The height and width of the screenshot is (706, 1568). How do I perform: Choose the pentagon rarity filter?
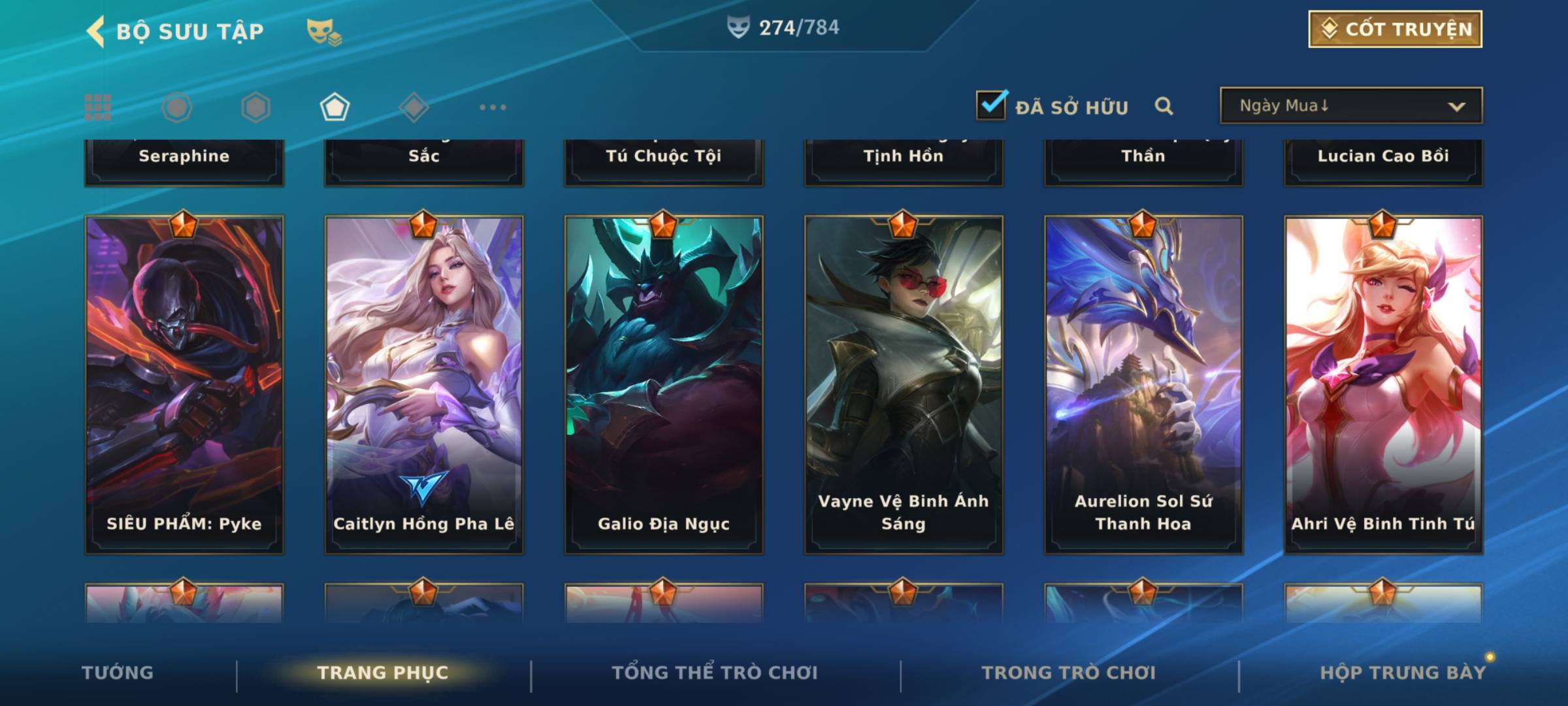click(335, 107)
